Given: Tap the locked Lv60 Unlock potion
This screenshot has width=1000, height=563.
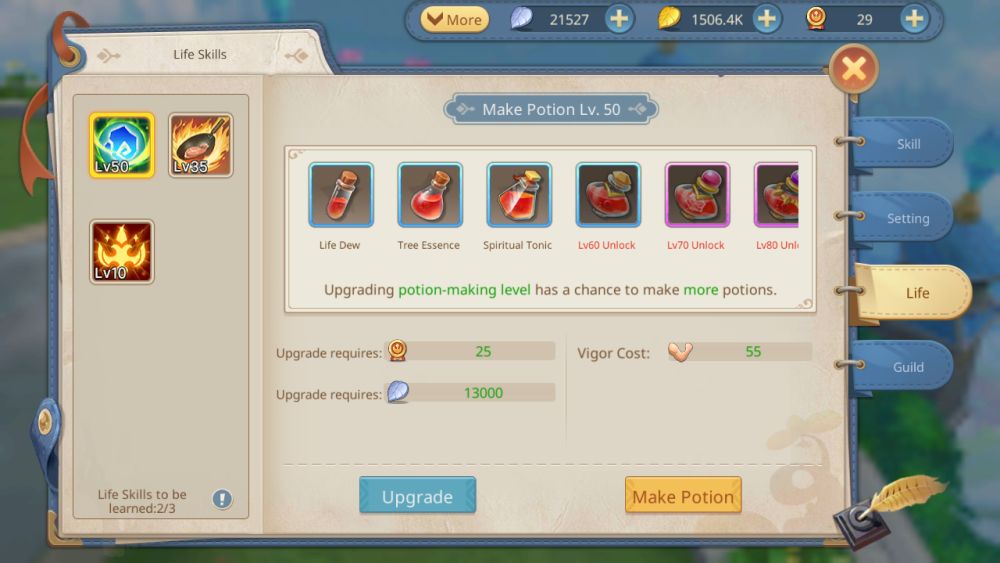Looking at the screenshot, I should (x=608, y=195).
